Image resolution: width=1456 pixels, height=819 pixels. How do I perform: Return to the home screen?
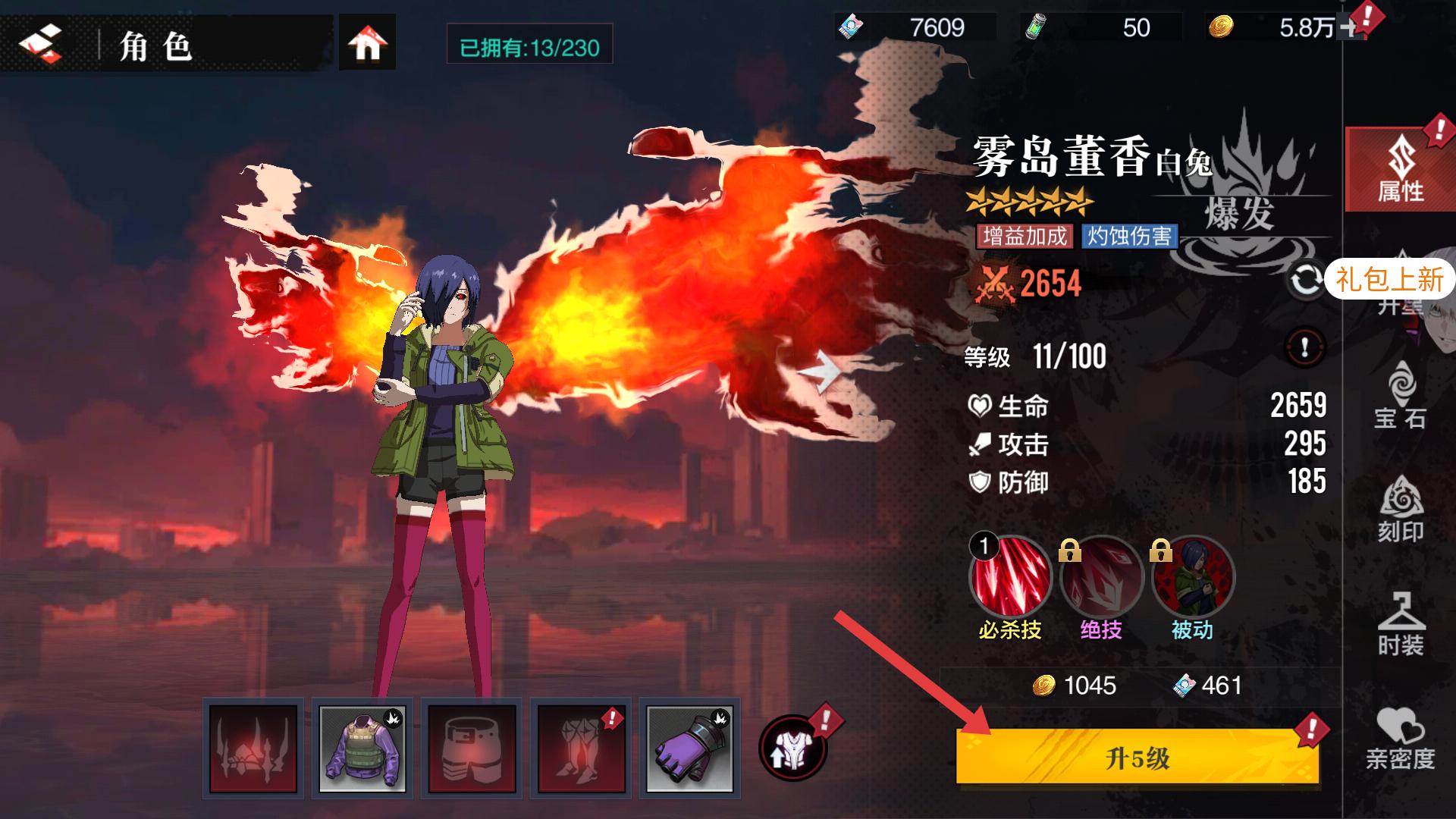[x=367, y=45]
